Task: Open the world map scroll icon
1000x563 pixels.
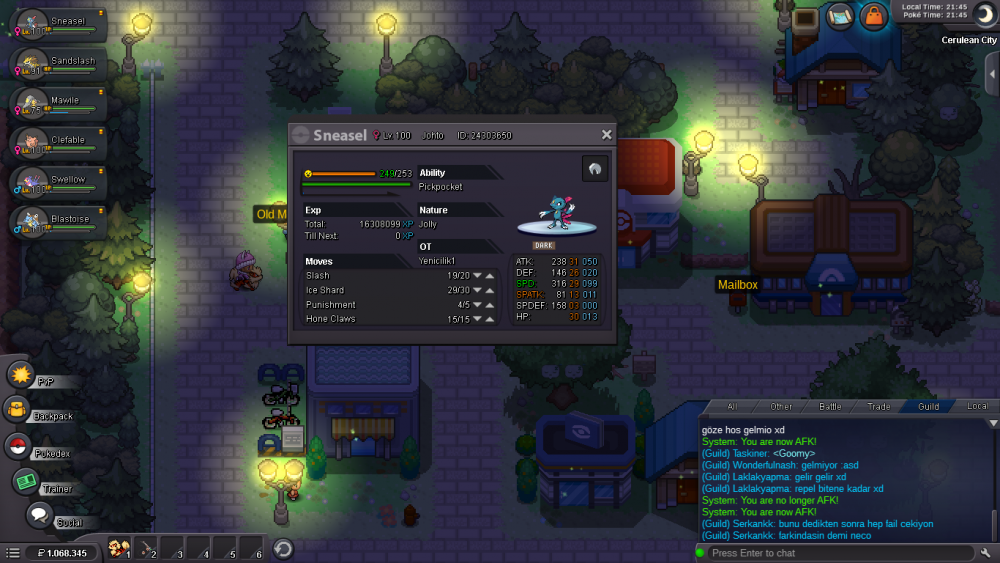Action: 839,16
